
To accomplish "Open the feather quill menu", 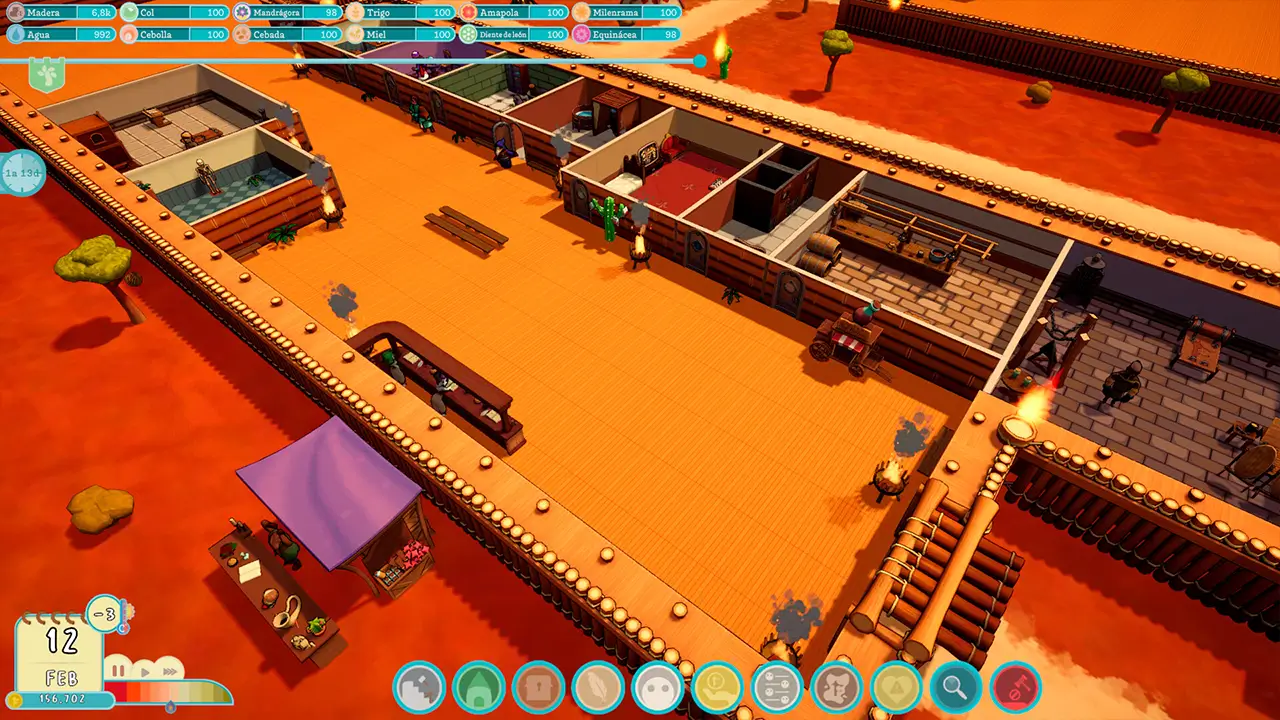I will (598, 688).
